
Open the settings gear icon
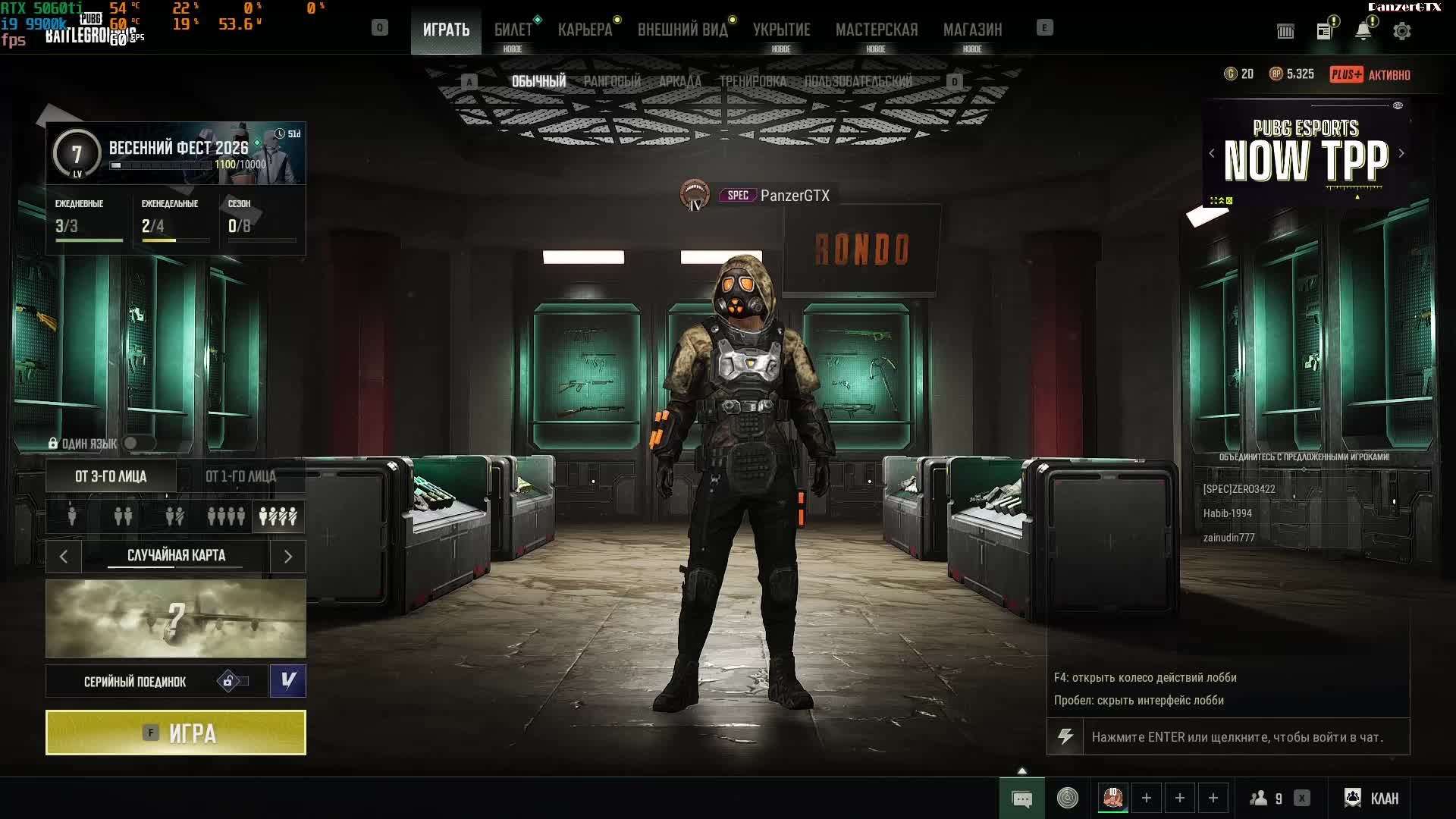(x=1401, y=31)
